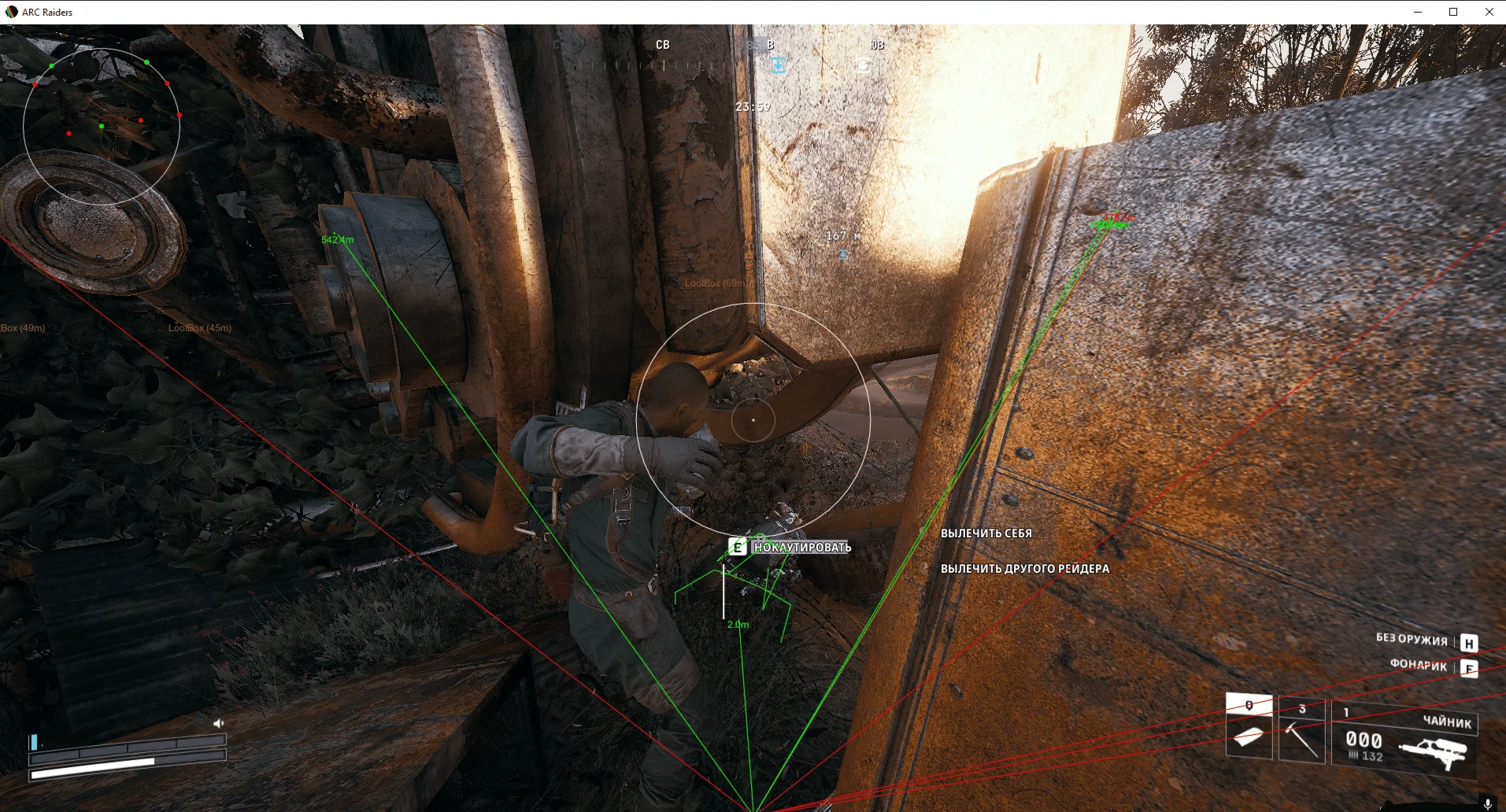Toggle the microphone icon in the corner
The image size is (1506, 812).
coord(1489,803)
